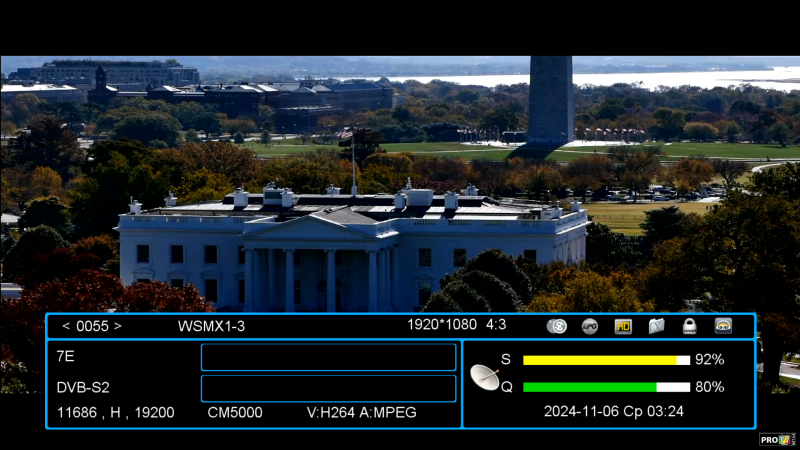Click the yellow icon at the banner's right end
This screenshot has width=800, height=450.
click(x=723, y=326)
